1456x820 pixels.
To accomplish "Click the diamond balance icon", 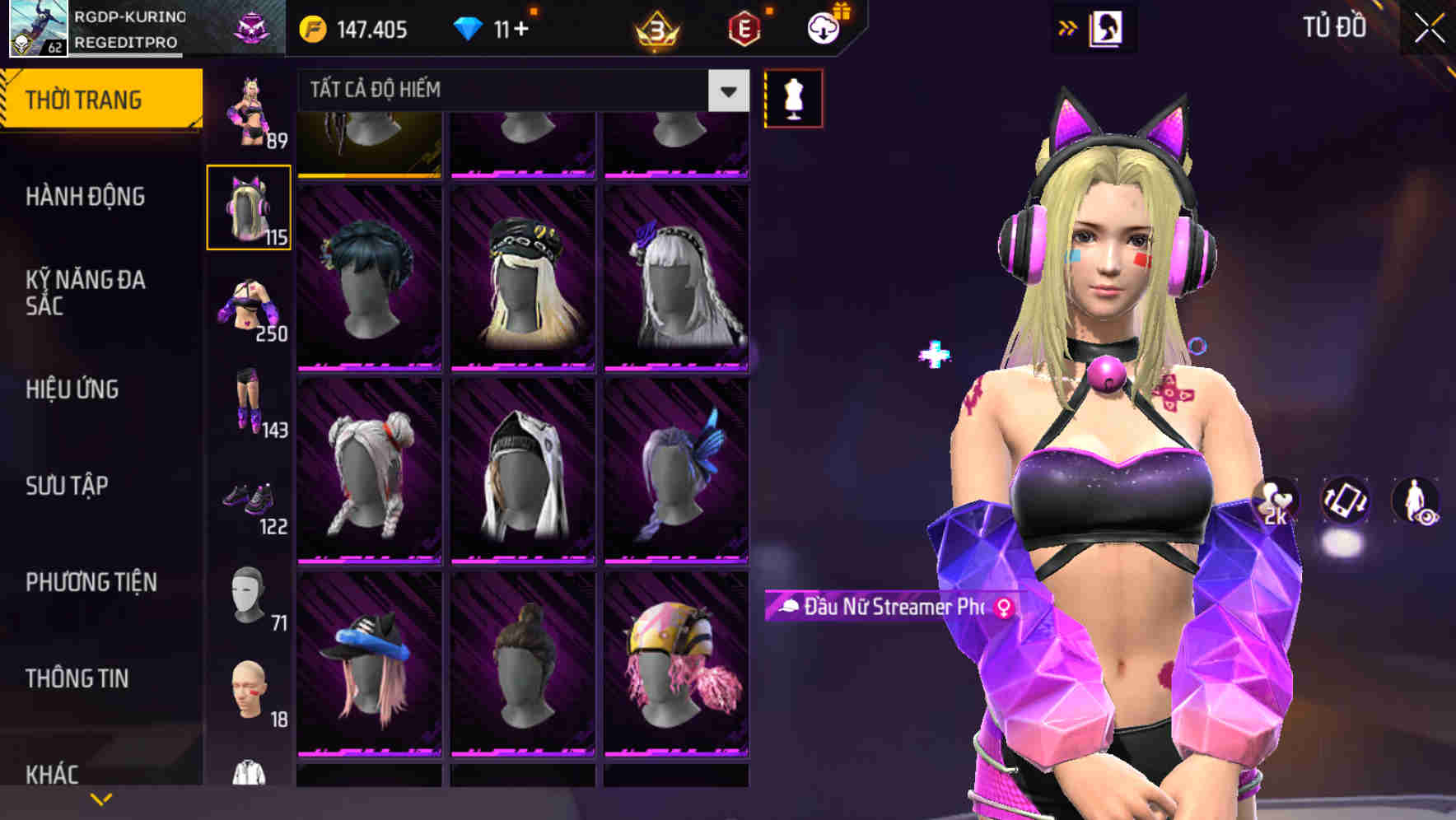I will [x=469, y=27].
